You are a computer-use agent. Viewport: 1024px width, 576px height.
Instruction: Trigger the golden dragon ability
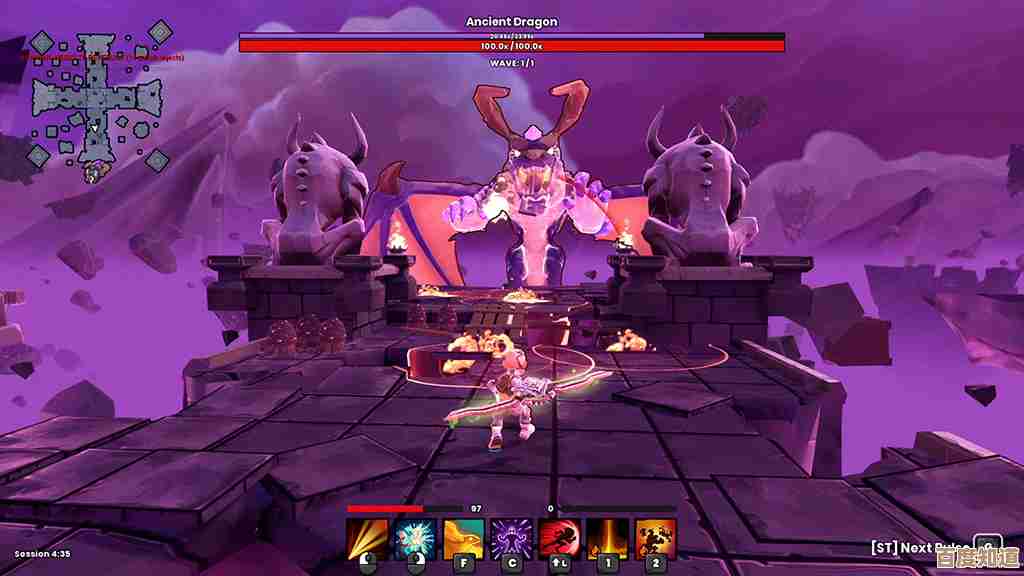pyautogui.click(x=463, y=538)
